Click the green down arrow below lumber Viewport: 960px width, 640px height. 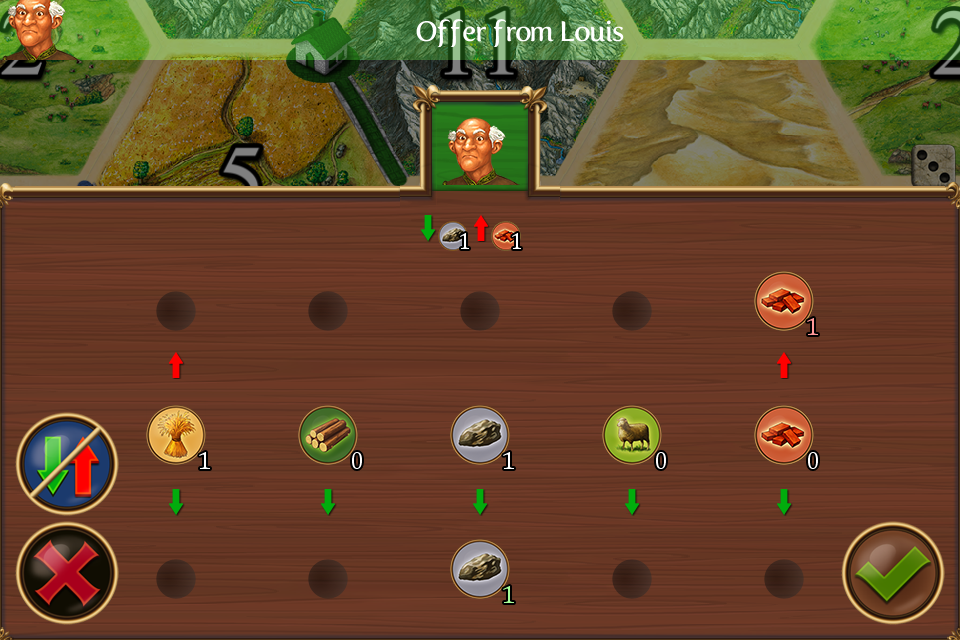(x=328, y=502)
